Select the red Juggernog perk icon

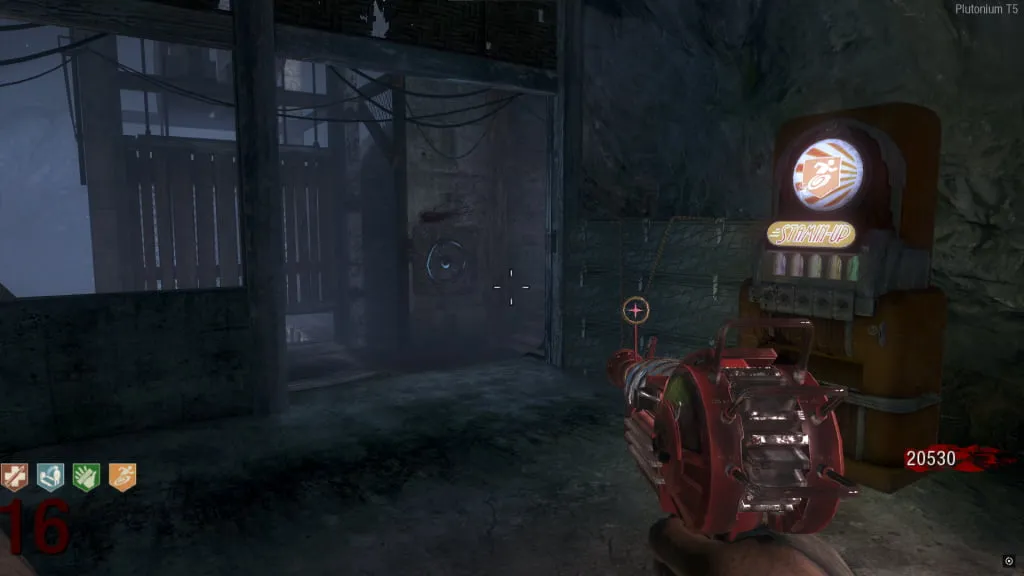(x=14, y=478)
